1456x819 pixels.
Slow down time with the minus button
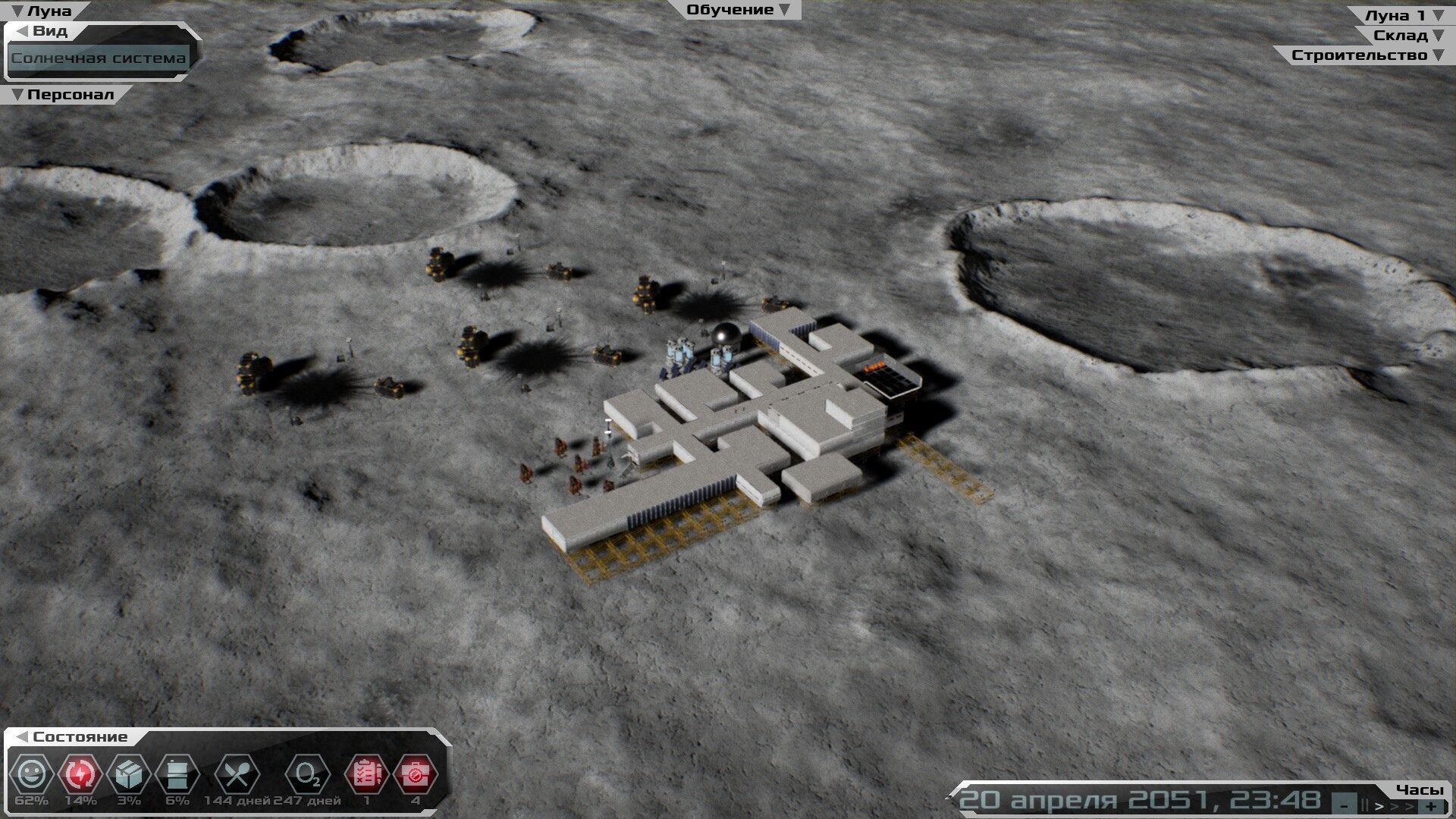(1345, 805)
